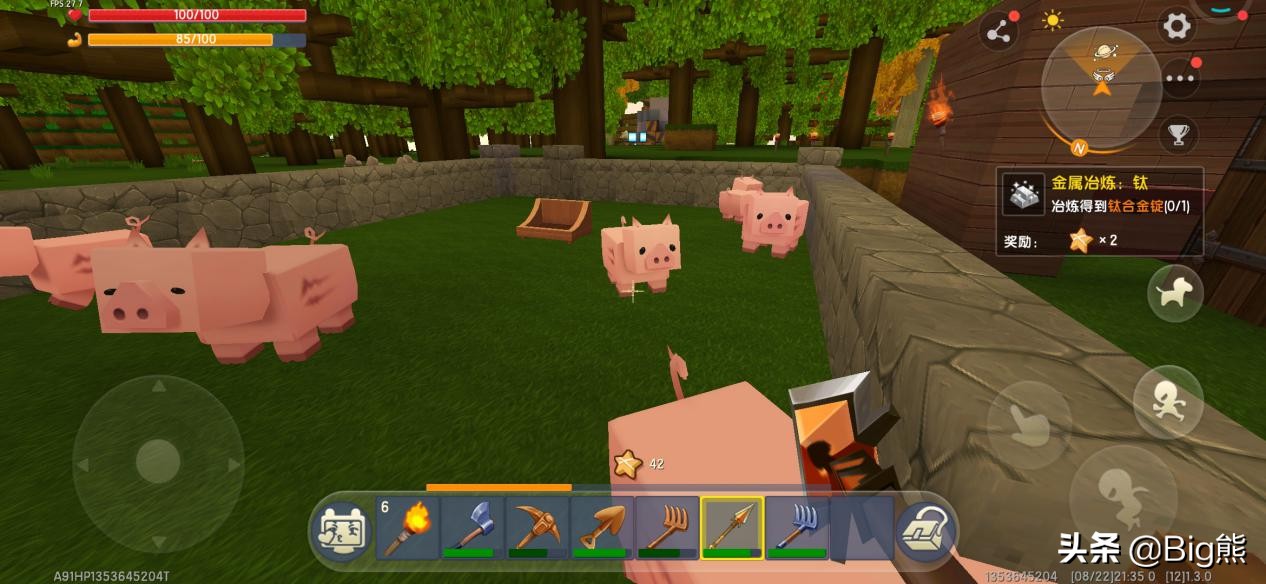This screenshot has height=584, width=1266.
Task: Open the three-dots more options menu
Action: 1180,79
